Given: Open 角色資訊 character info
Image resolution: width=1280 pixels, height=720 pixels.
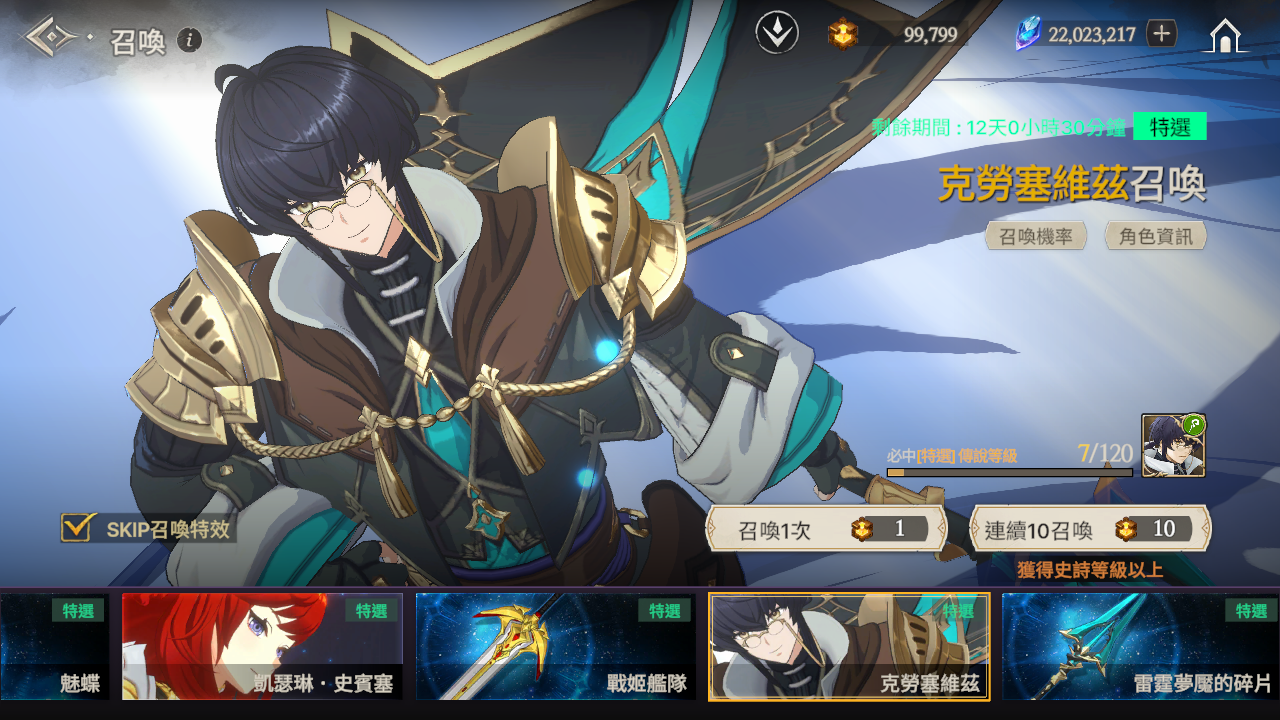Looking at the screenshot, I should [x=1156, y=236].
